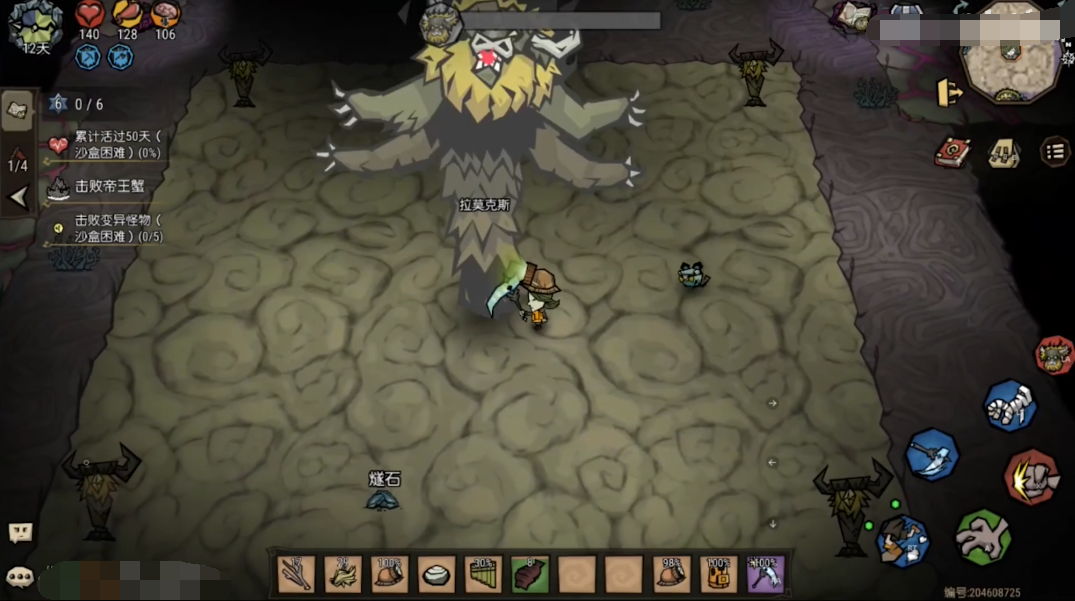Select the yellow armor vest slot
The height and width of the screenshot is (601, 1075).
(x=718, y=574)
